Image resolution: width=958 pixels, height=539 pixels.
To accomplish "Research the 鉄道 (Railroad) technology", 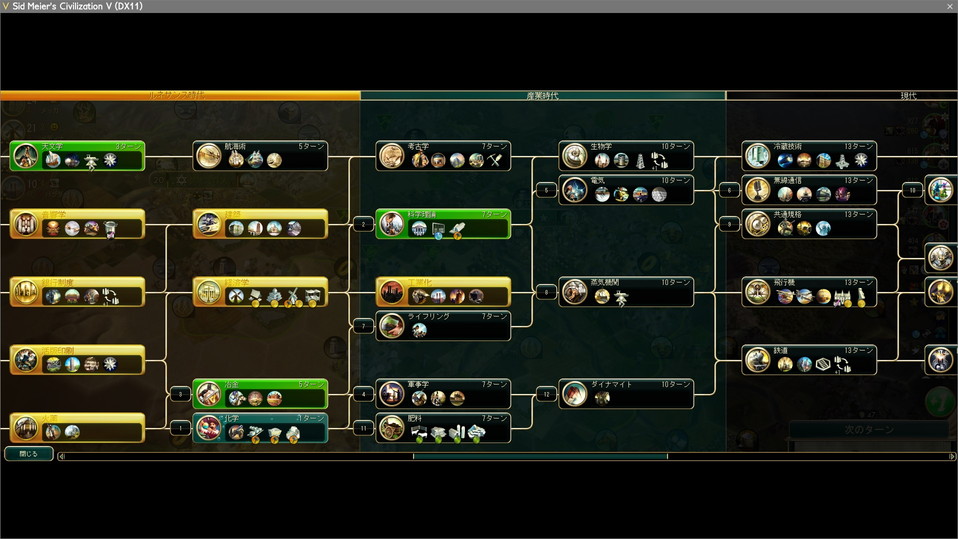I will [x=810, y=359].
